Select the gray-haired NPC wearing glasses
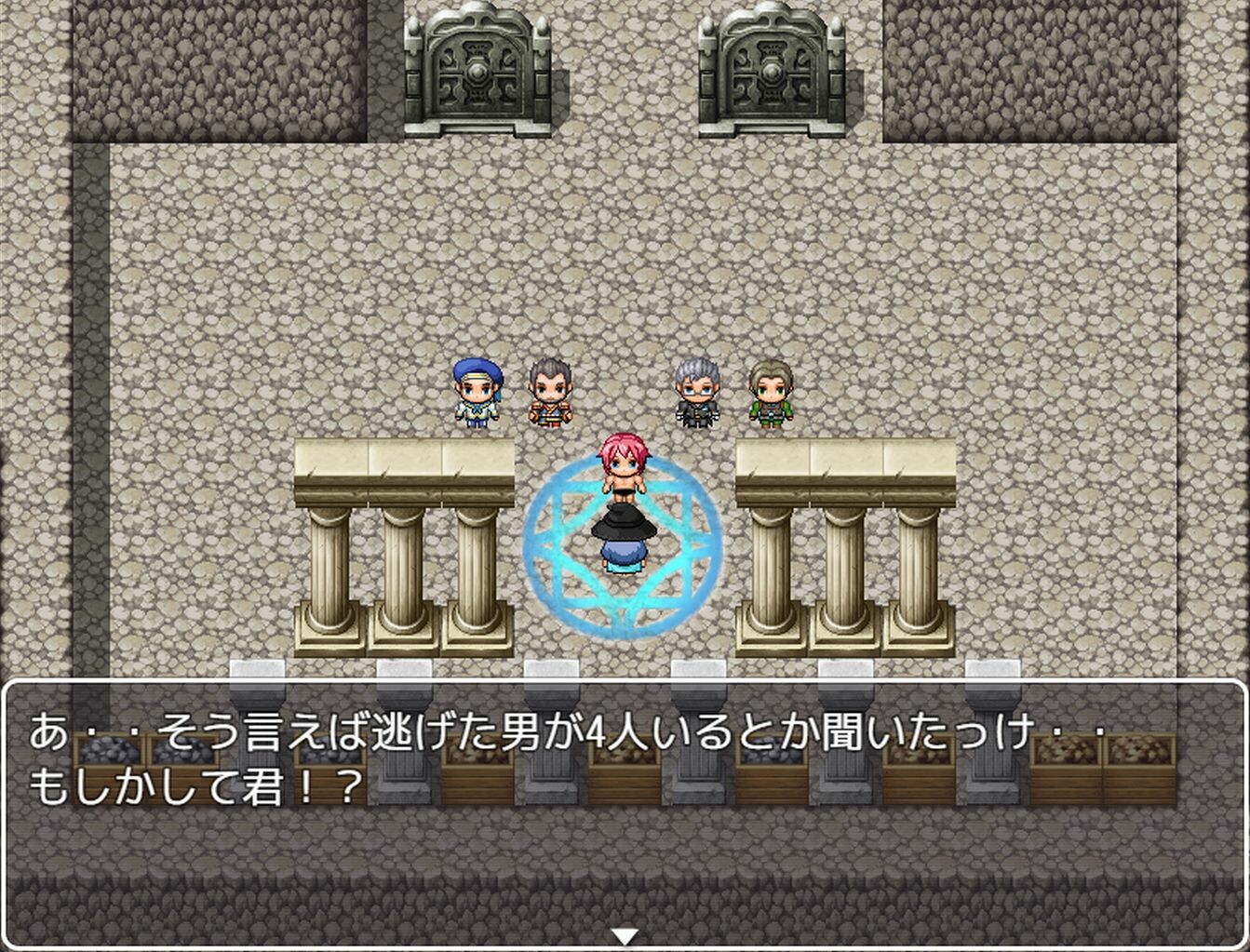This screenshot has height=952, width=1250. (697, 393)
